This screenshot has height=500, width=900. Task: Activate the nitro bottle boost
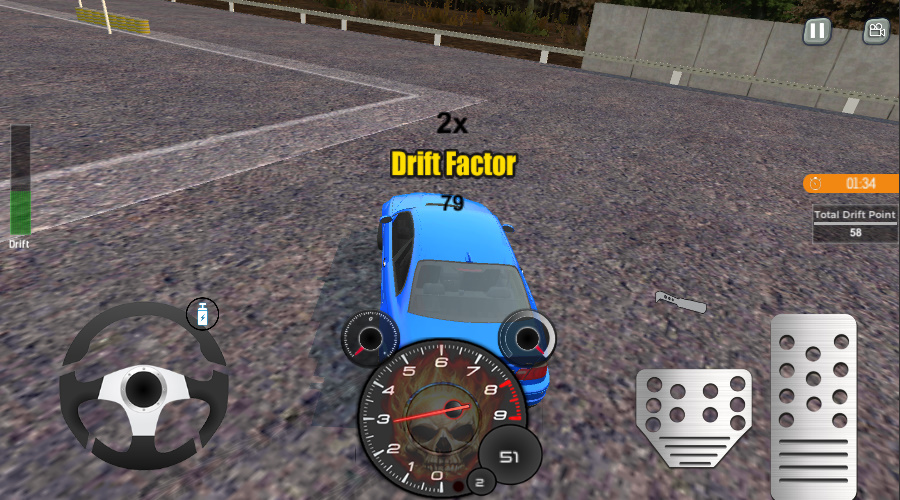click(203, 314)
